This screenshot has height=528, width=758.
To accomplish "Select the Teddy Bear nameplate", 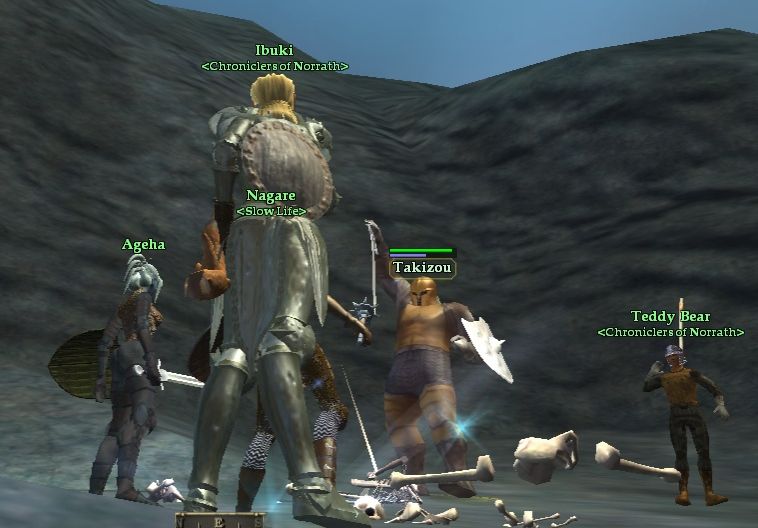I will coord(670,317).
